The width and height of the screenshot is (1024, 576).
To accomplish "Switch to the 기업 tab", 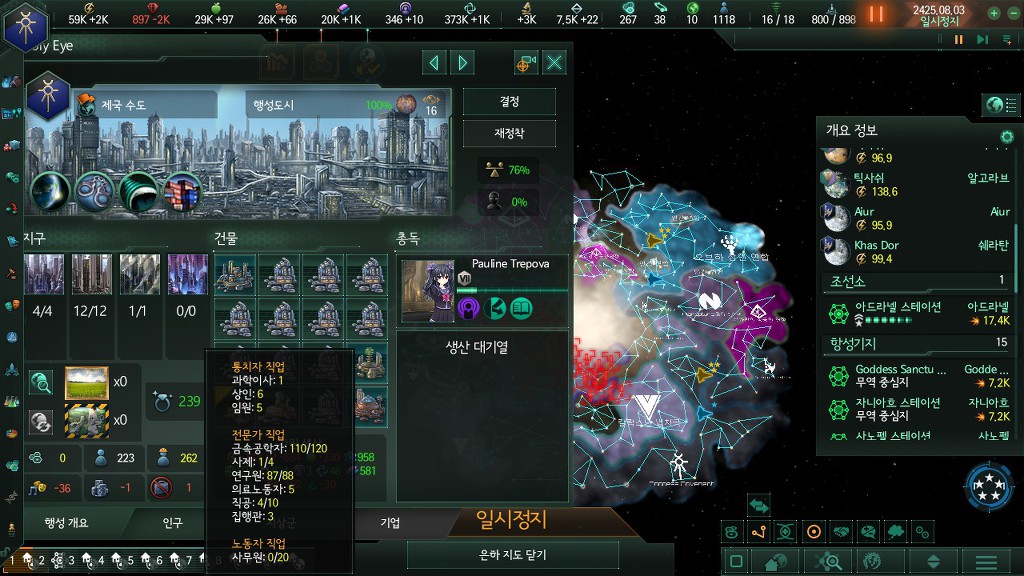I will [390, 522].
